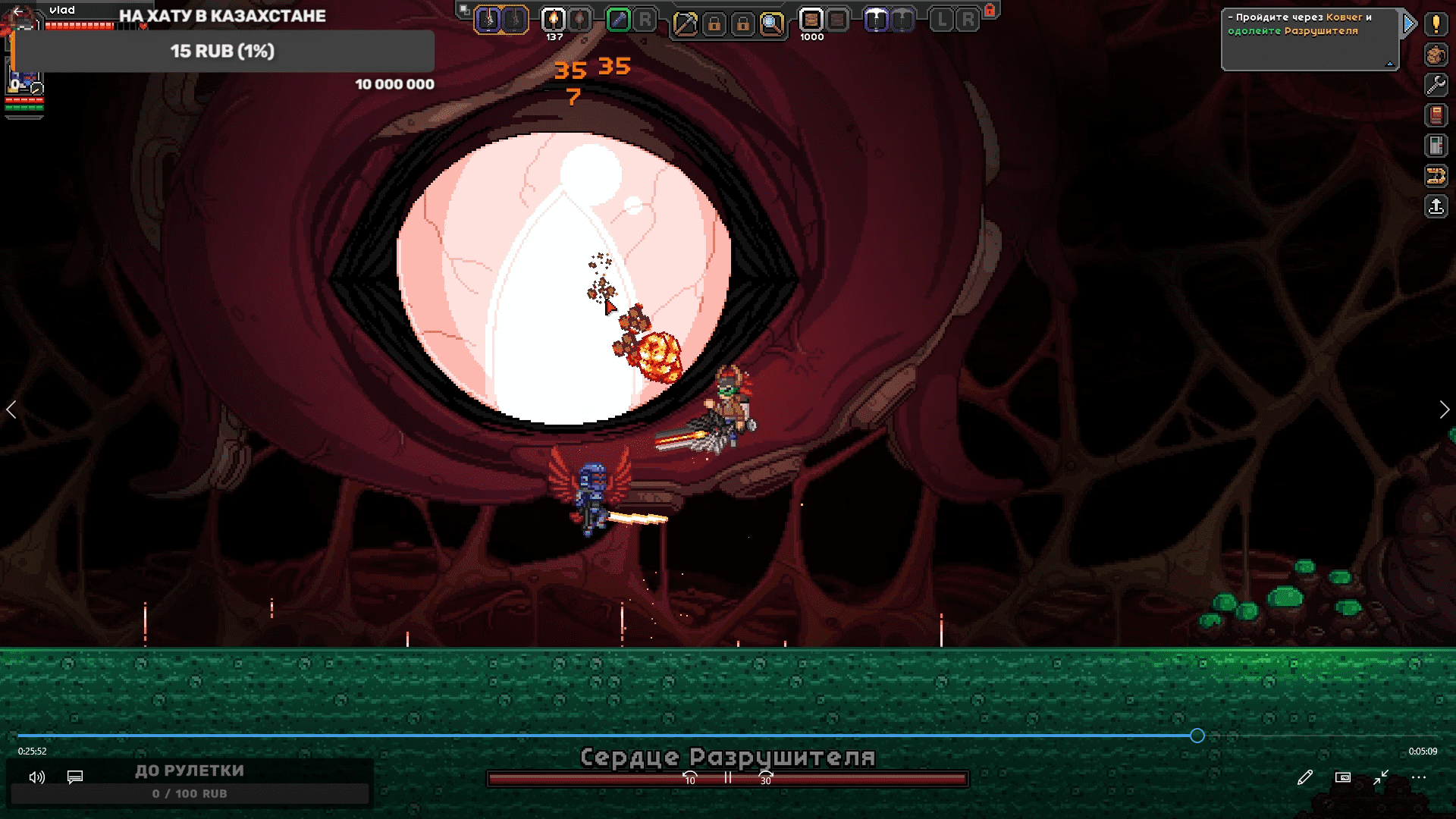Activate the magnifying glass inspect tool

tap(771, 24)
